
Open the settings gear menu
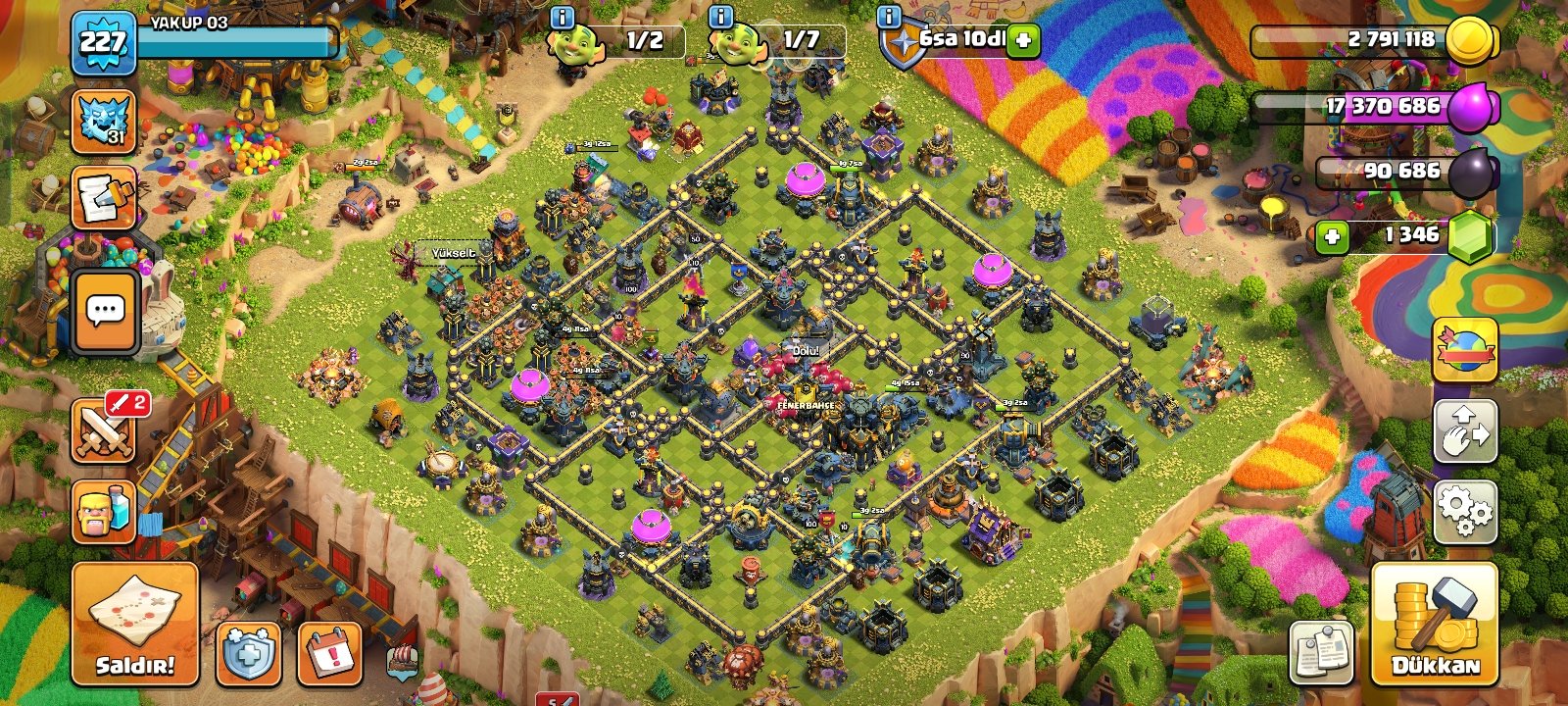[x=1465, y=512]
